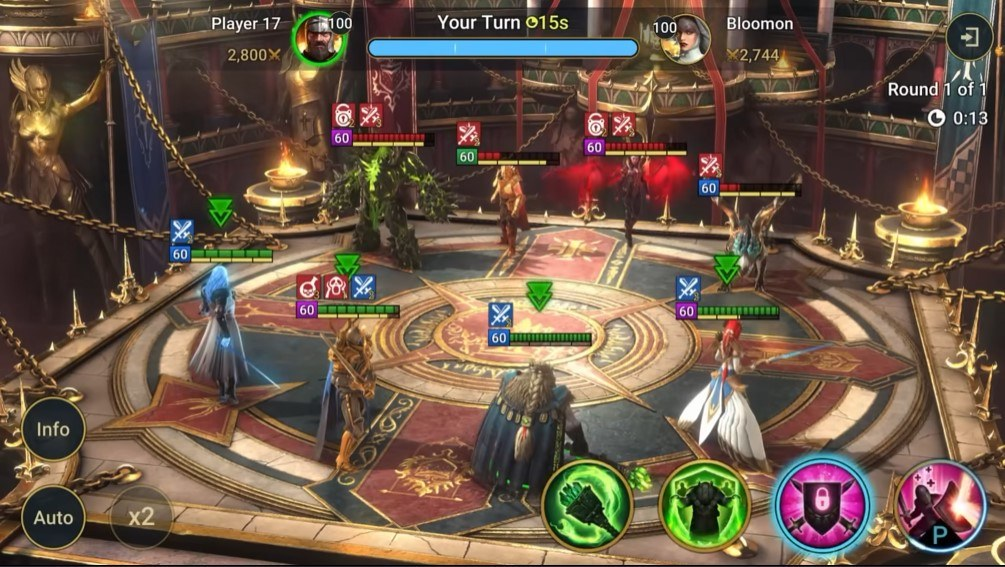Image resolution: width=1005 pixels, height=567 pixels.
Task: Toggle Auto battle mode
Action: tap(53, 517)
